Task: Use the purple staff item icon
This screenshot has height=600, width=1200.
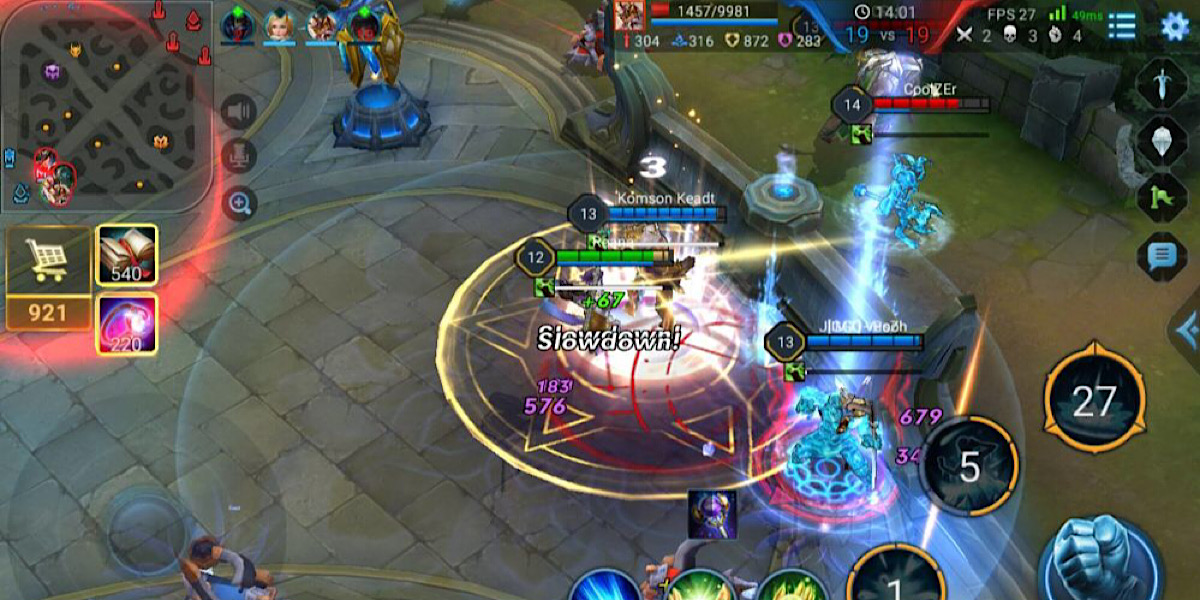Action: click(x=712, y=514)
